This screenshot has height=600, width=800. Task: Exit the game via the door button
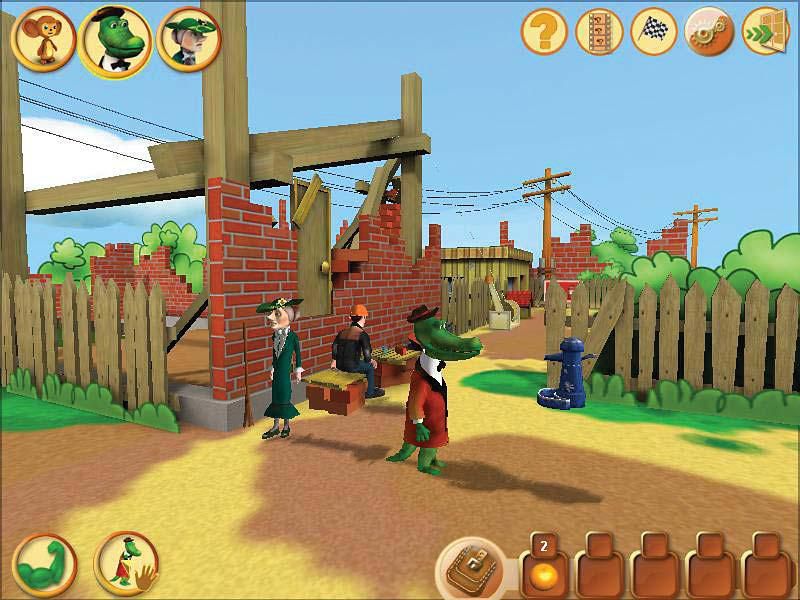764,33
